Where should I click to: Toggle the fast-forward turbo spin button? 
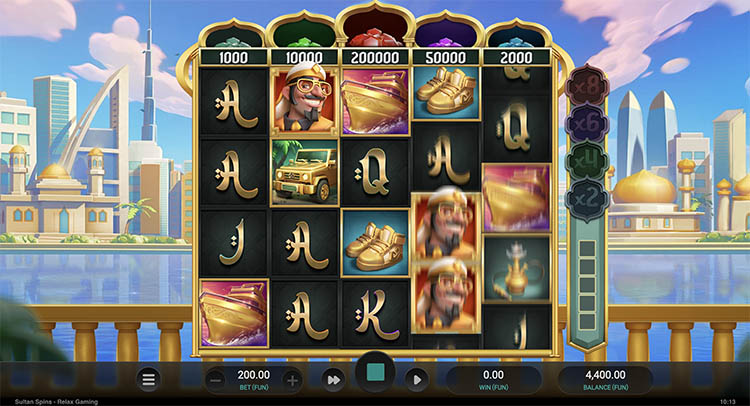click(x=335, y=379)
